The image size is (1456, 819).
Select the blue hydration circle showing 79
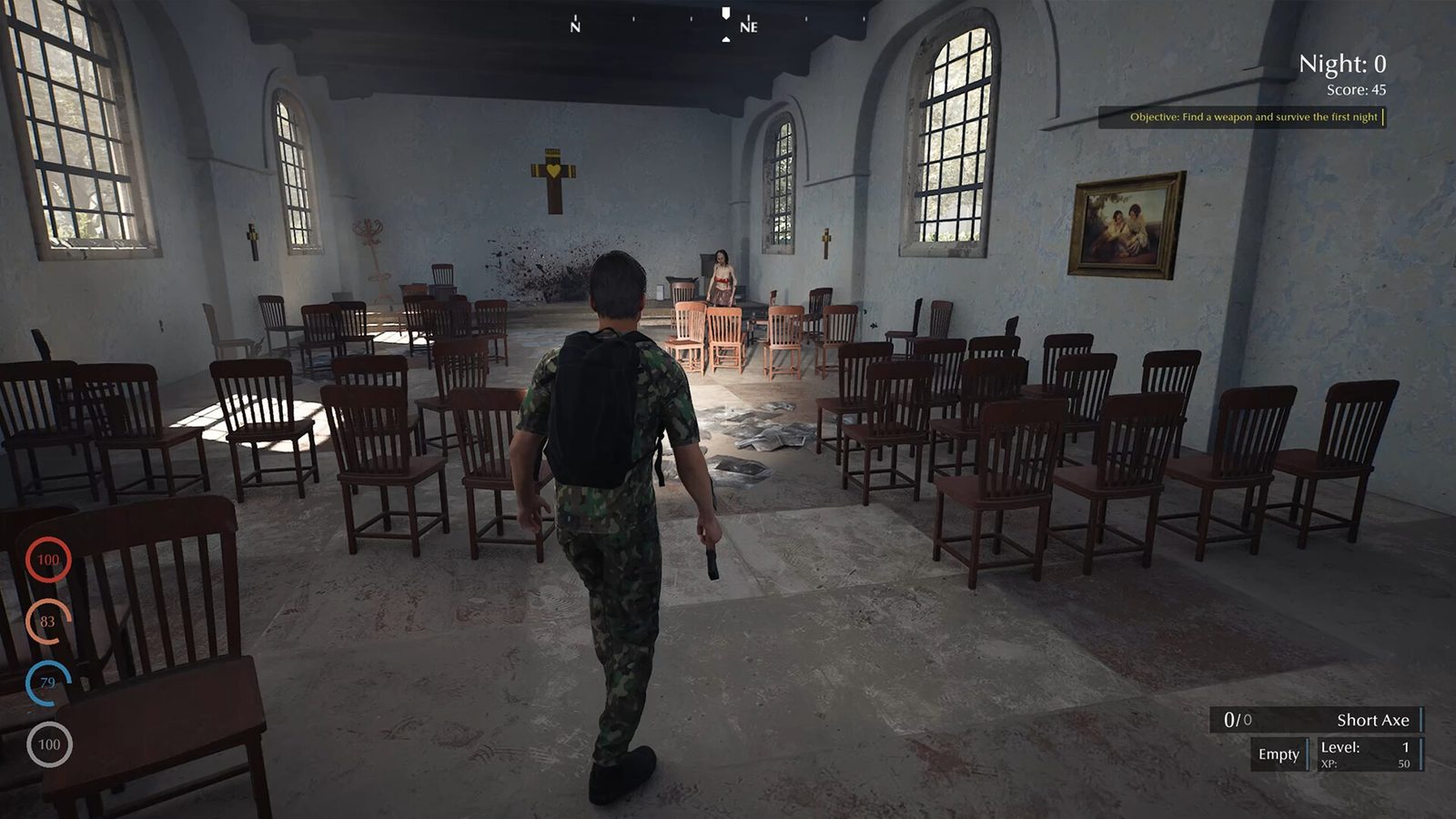point(46,680)
